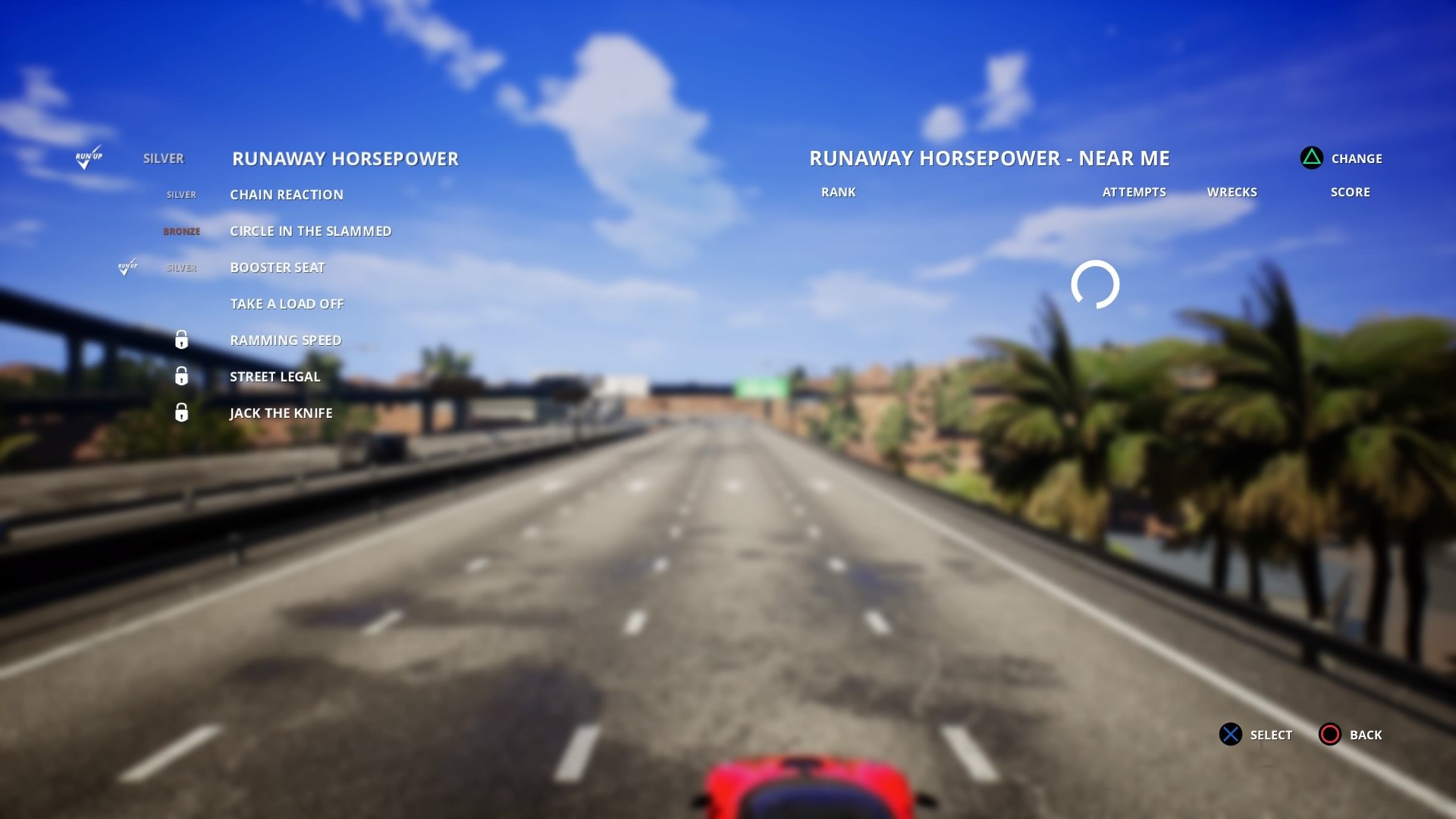Screen dimensions: 1456x819
Task: Click the red circle icon beside Back
Action: click(x=1329, y=735)
